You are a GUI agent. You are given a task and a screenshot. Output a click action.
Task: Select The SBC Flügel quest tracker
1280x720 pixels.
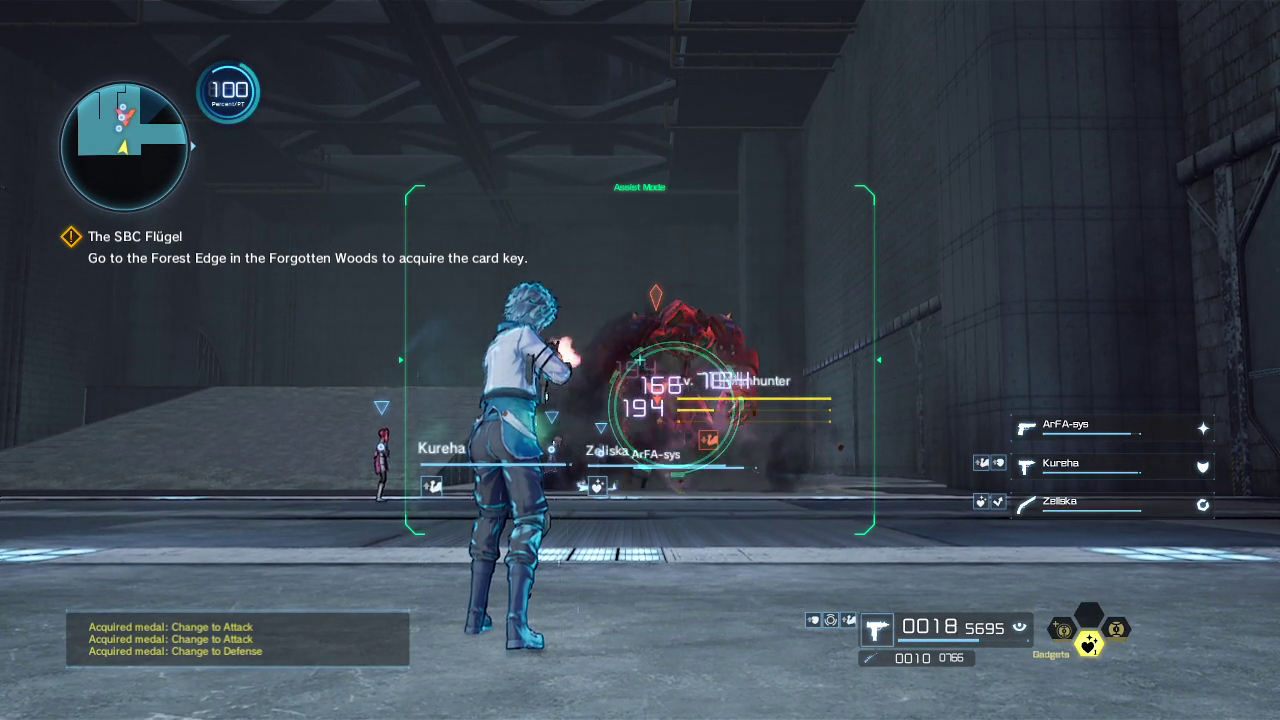click(x=135, y=237)
